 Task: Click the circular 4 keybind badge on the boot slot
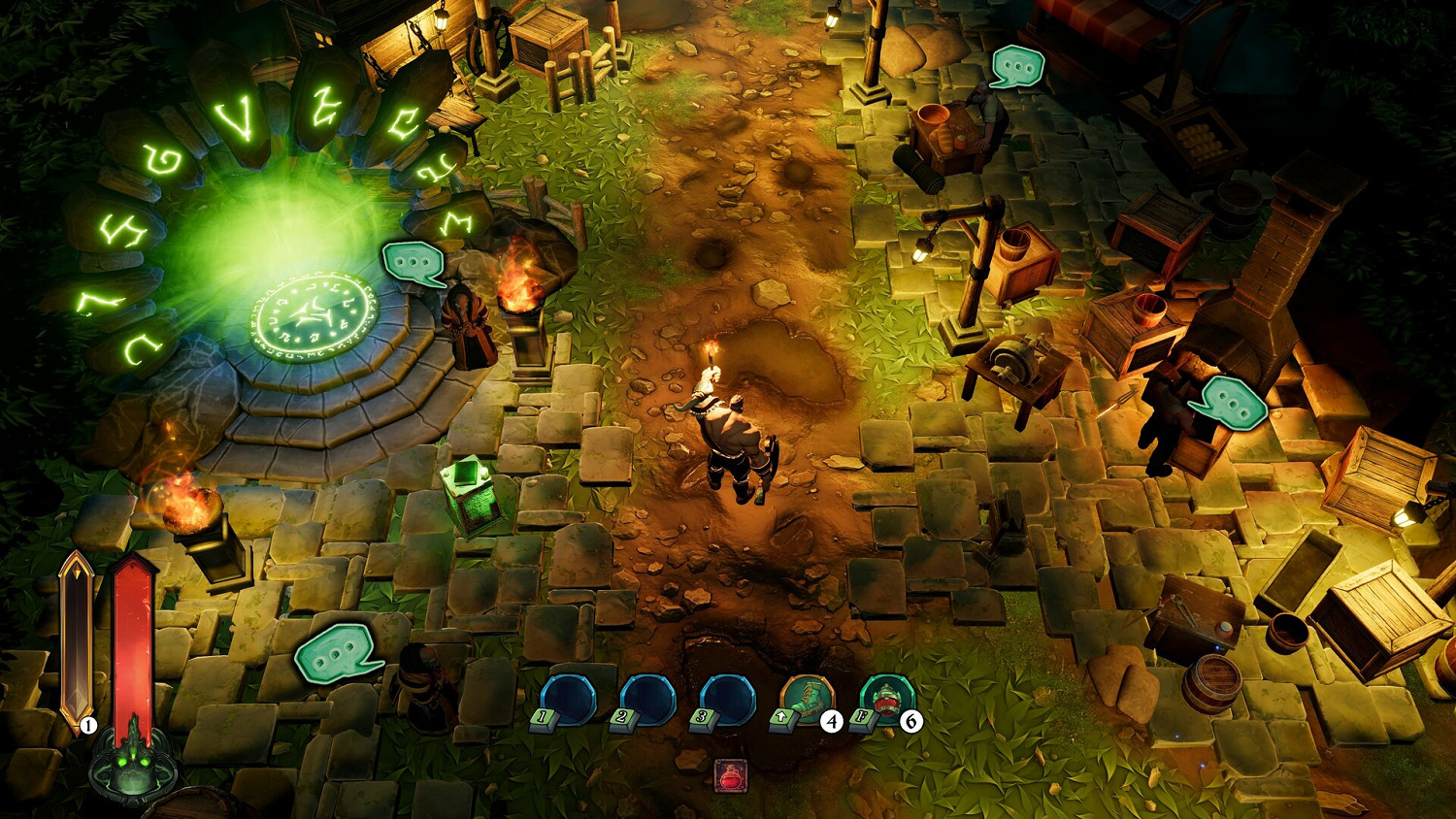(x=832, y=721)
